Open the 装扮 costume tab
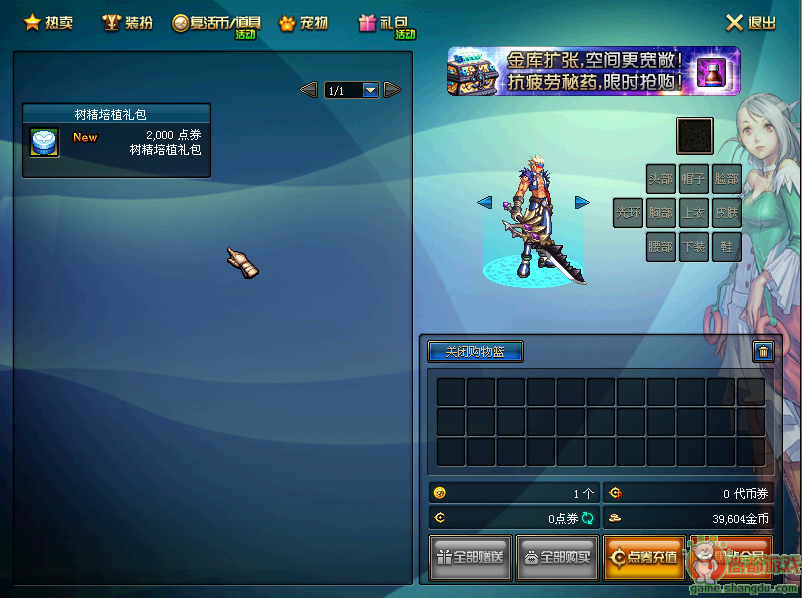This screenshot has width=802, height=598. 127,22
